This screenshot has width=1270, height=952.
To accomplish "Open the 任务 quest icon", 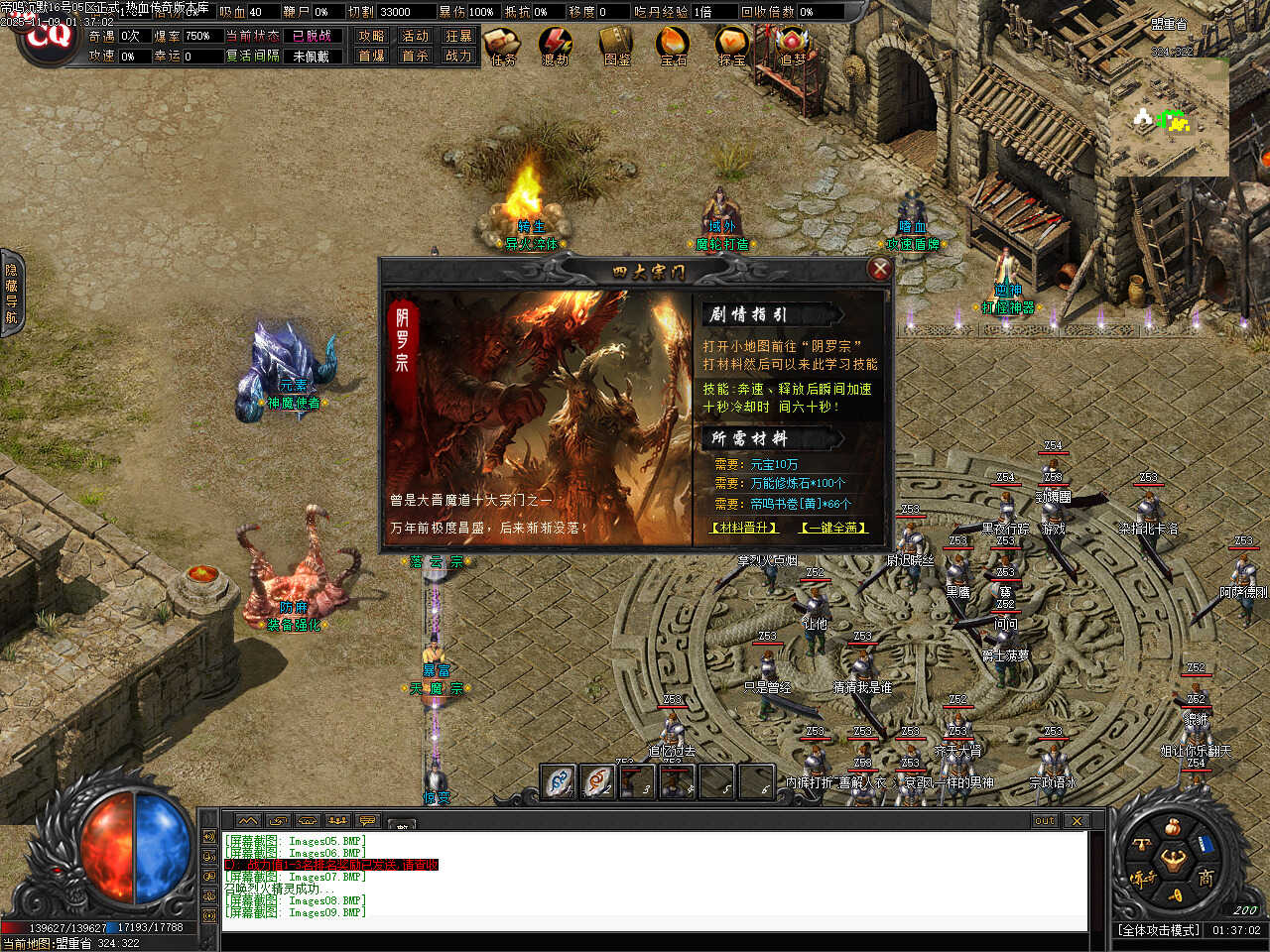I will (x=503, y=46).
